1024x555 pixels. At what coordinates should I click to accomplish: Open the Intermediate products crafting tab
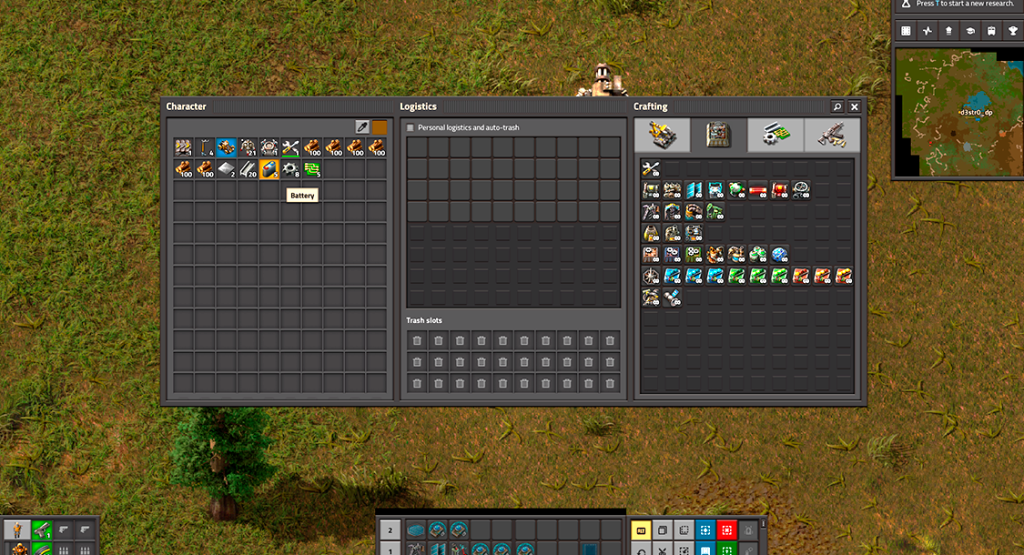tap(775, 135)
